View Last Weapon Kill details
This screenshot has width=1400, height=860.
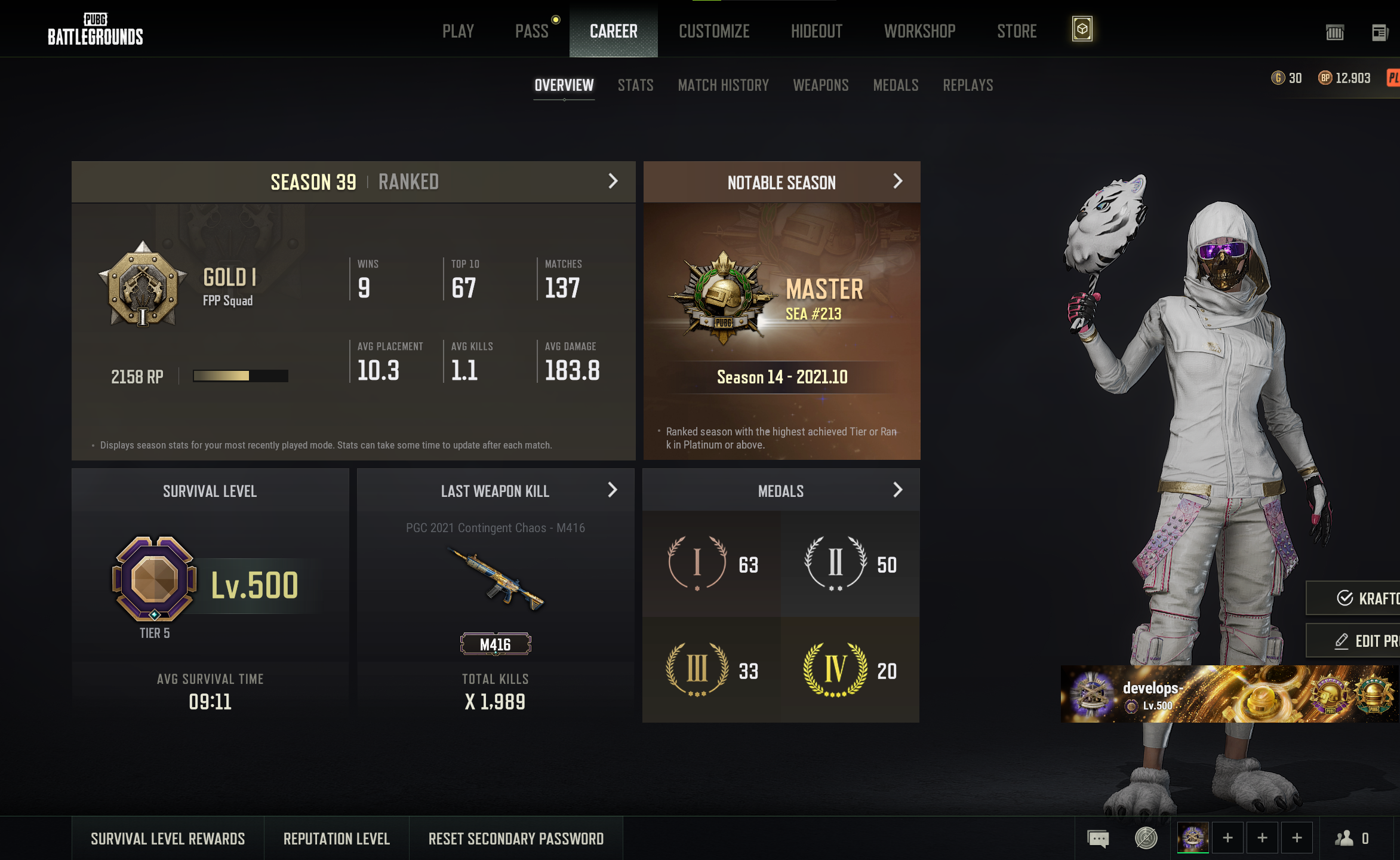click(x=612, y=490)
